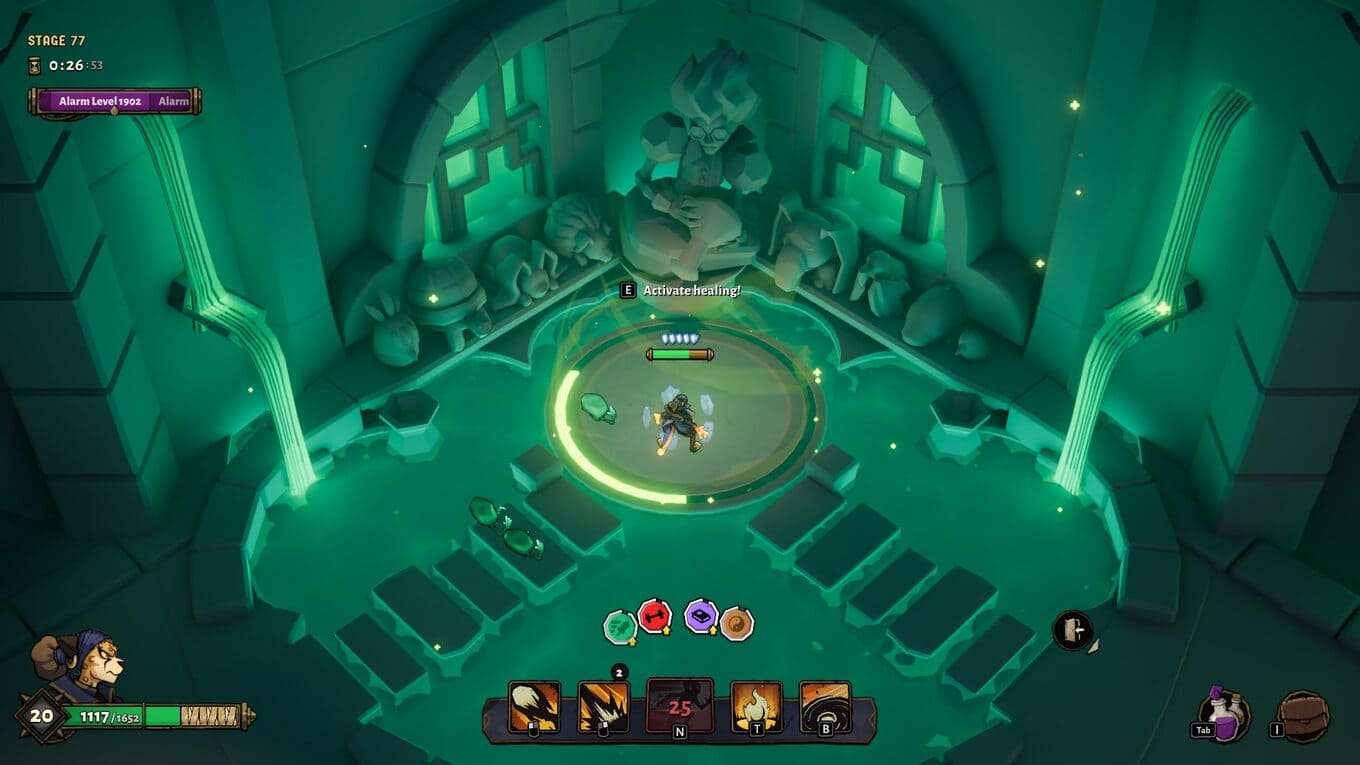
Task: Open the purple potions menu
Action: [x=1224, y=715]
